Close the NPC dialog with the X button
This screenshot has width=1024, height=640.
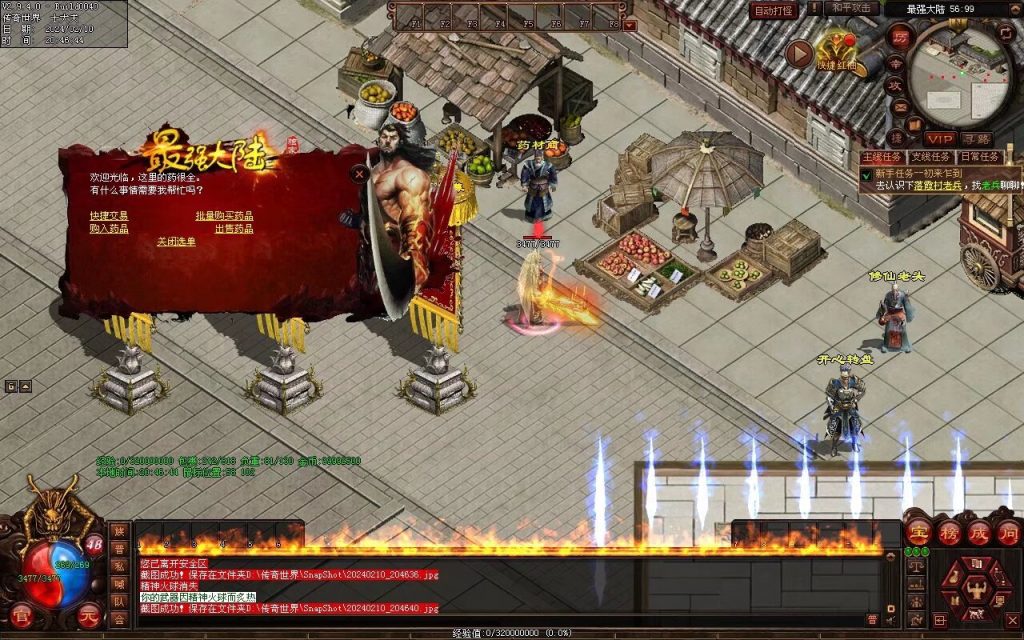click(359, 173)
